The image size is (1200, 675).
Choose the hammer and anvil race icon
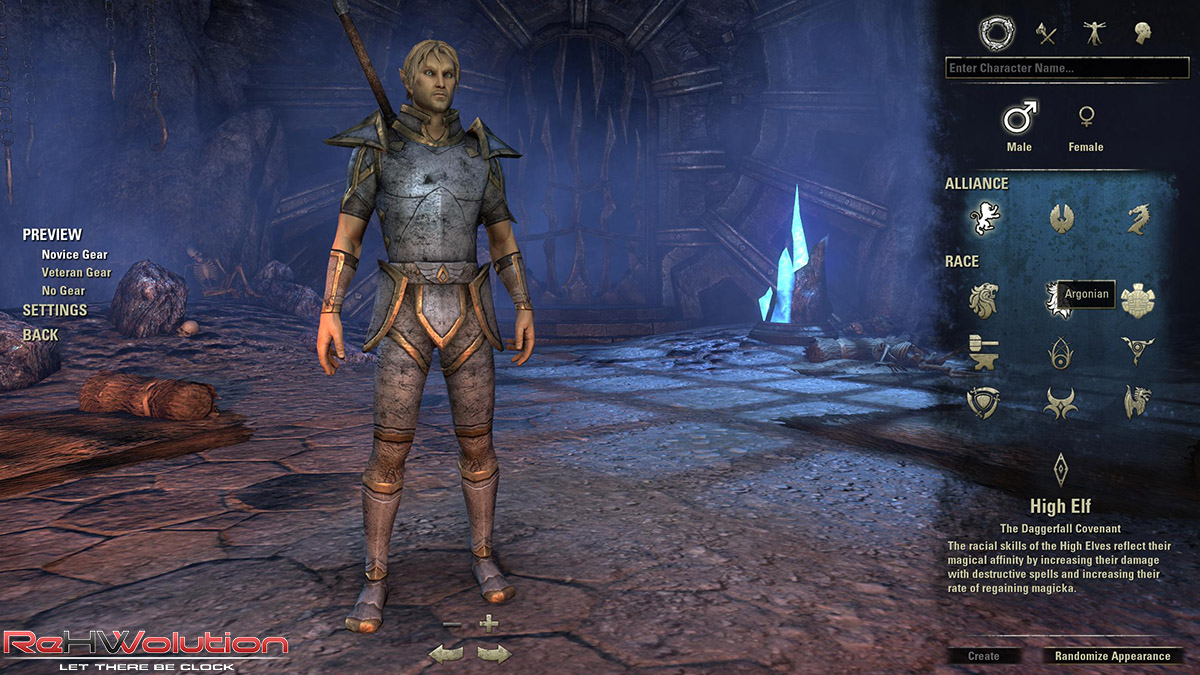(x=984, y=351)
